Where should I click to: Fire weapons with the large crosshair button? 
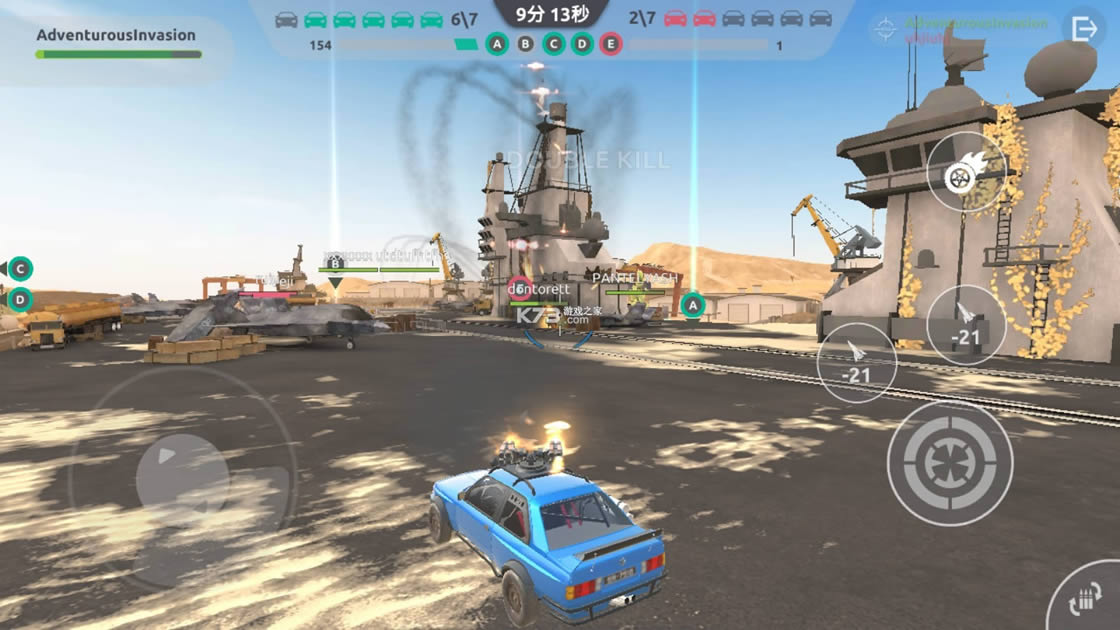pyautogui.click(x=950, y=462)
